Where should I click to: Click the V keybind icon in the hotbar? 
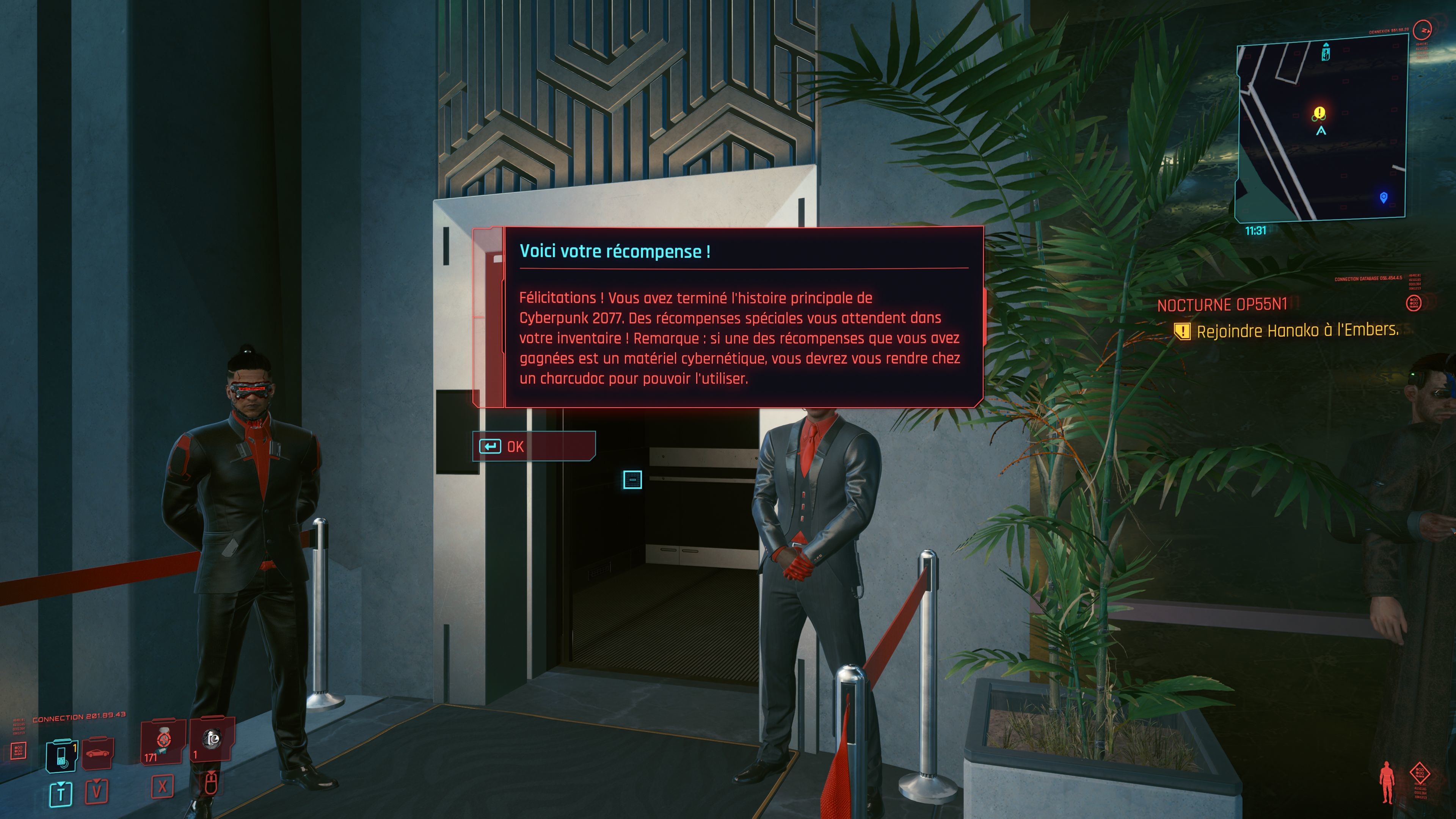click(x=97, y=792)
